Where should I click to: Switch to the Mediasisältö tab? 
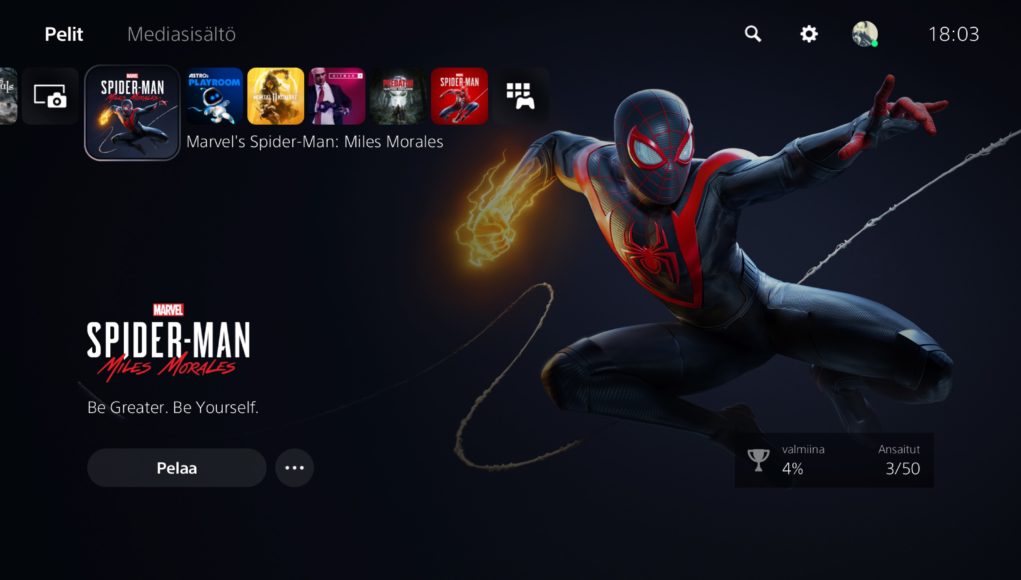point(181,34)
